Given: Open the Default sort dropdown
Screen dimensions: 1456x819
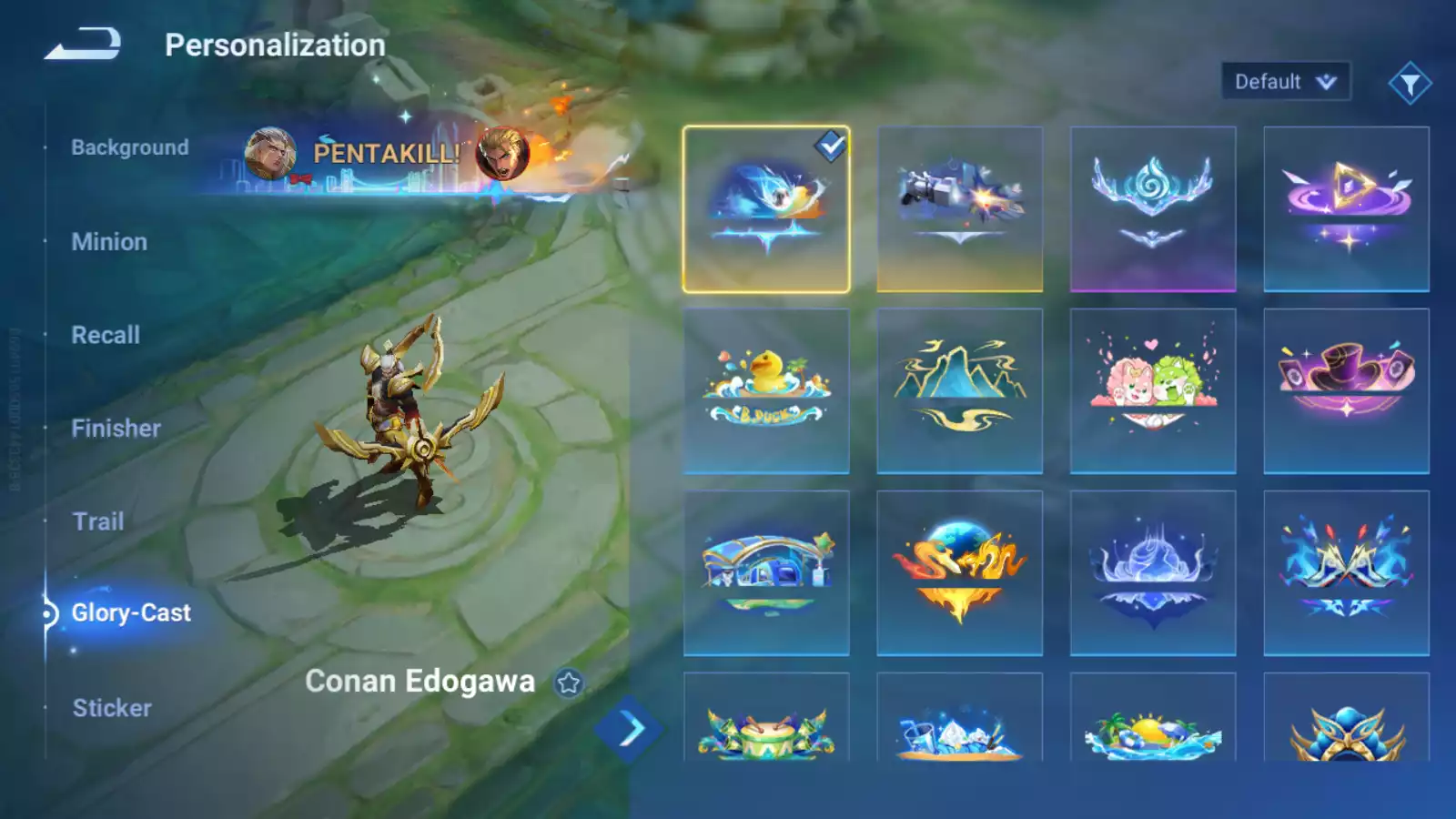Looking at the screenshot, I should pyautogui.click(x=1285, y=82).
